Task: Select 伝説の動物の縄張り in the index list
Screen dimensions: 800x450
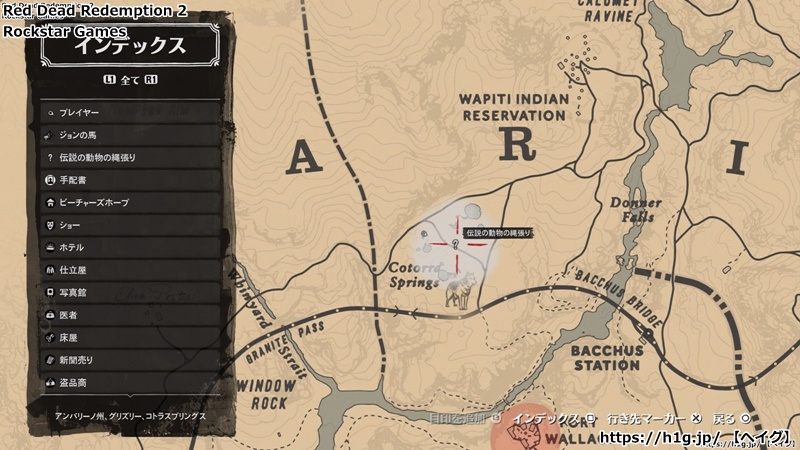Action: [x=128, y=158]
